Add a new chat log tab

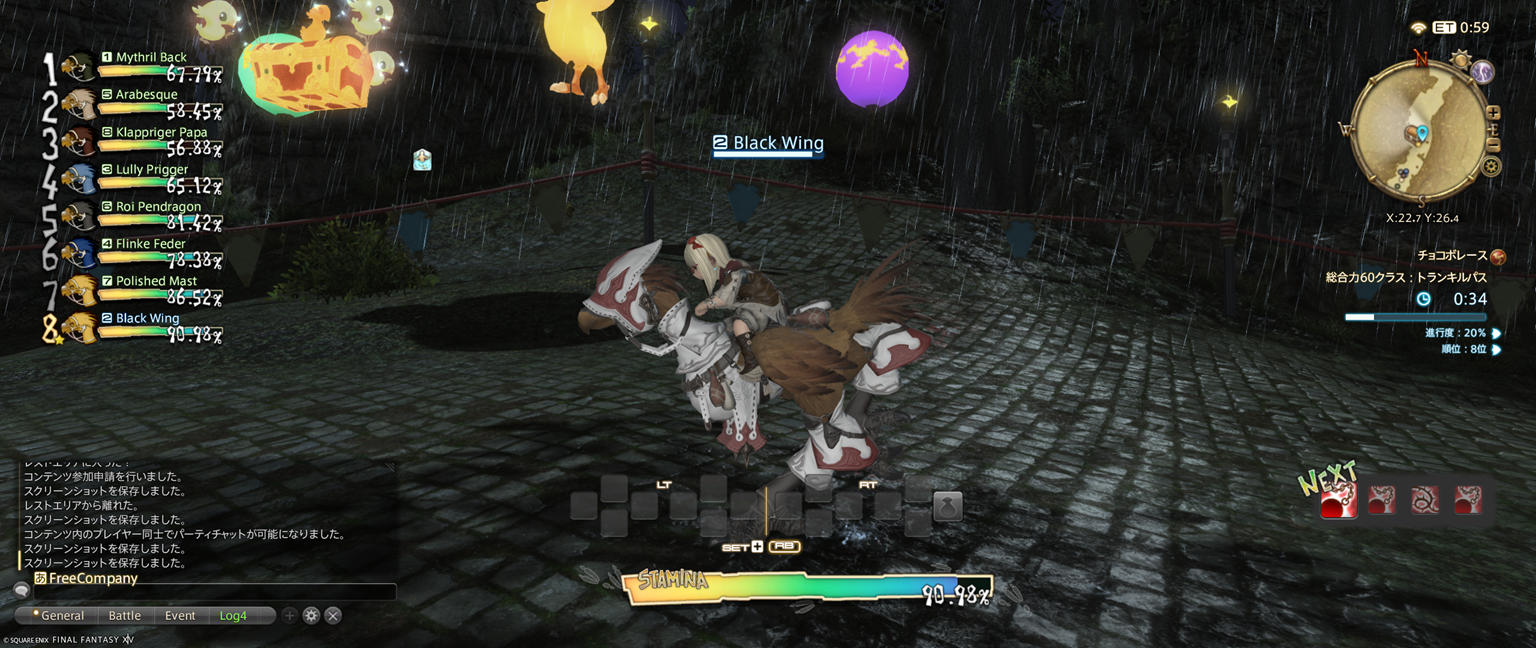[x=289, y=616]
